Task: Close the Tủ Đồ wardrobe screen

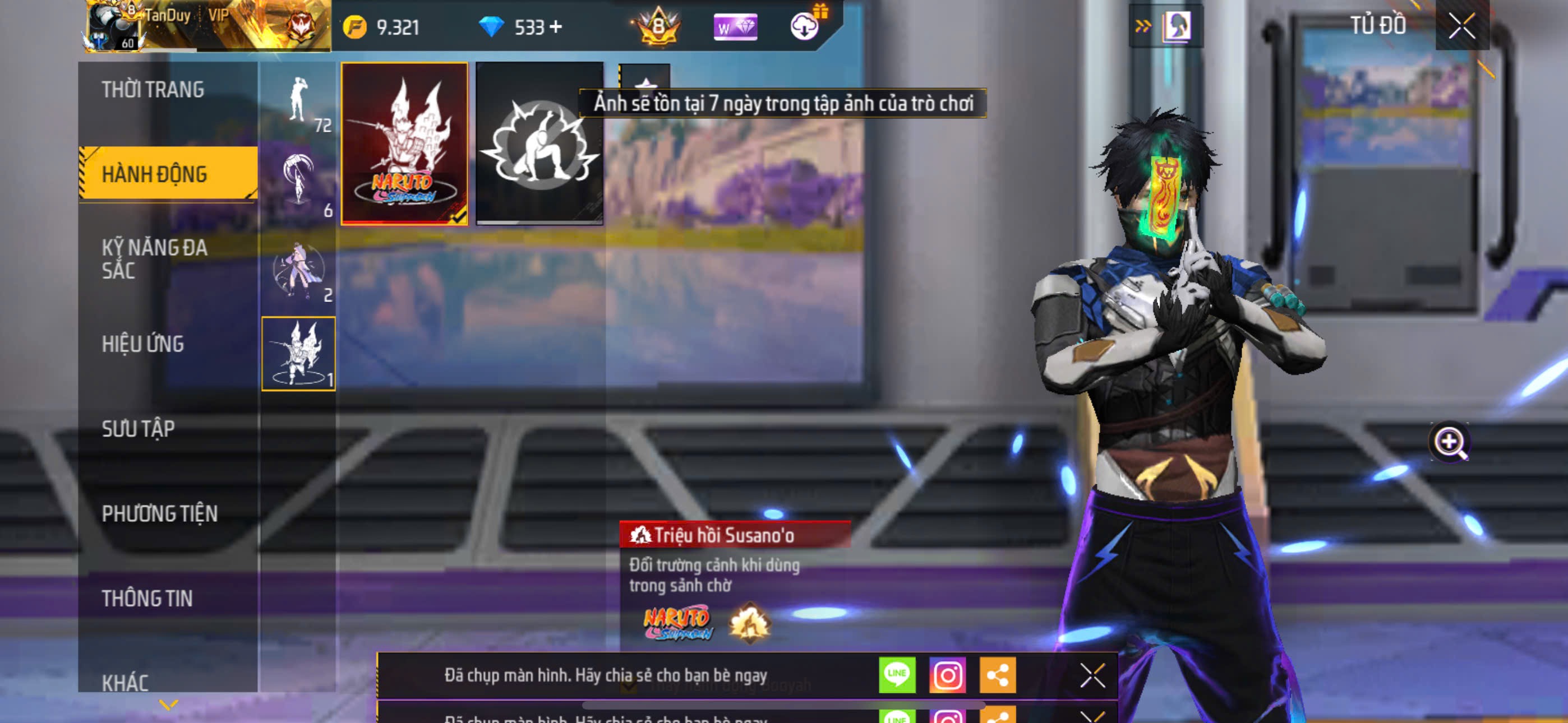Action: [1461, 26]
